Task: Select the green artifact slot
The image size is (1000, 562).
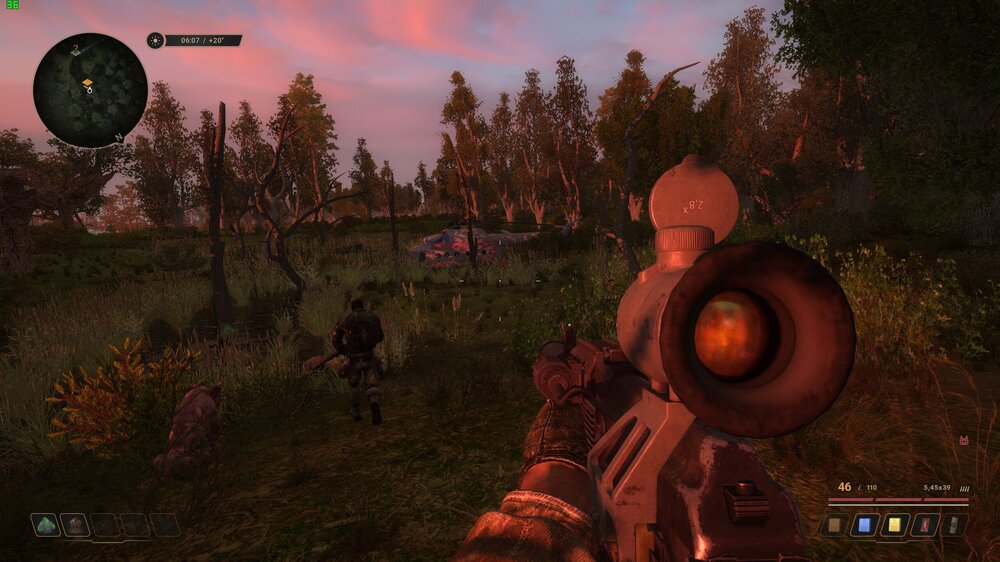Action: click(x=45, y=524)
